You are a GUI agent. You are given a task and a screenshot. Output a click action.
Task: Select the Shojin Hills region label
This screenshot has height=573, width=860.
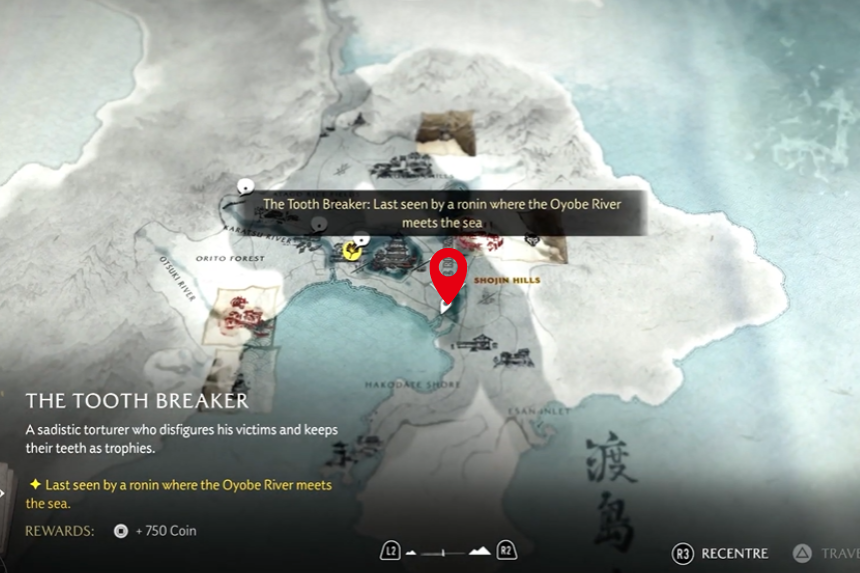(x=507, y=281)
